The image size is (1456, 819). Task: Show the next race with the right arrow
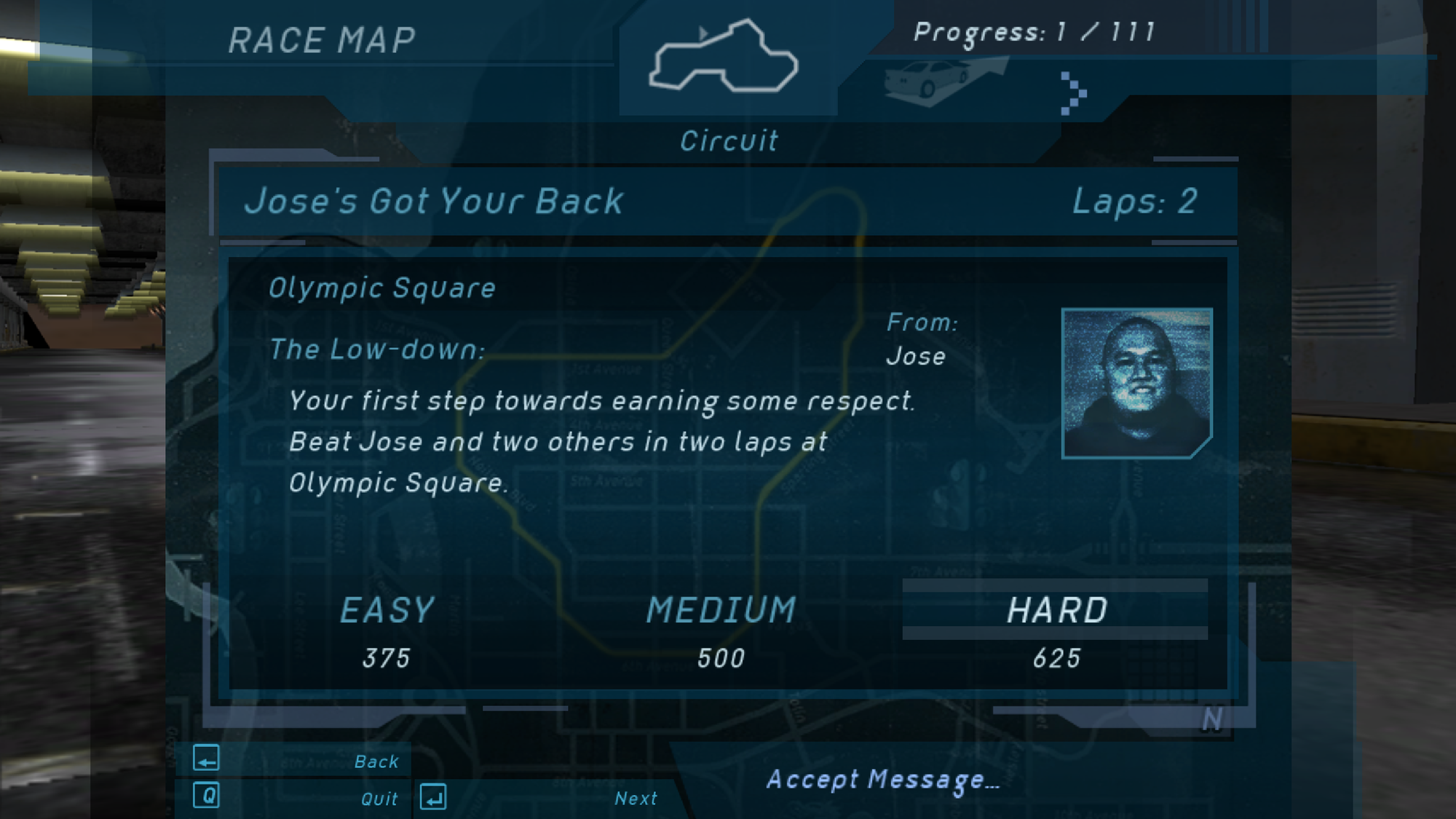[1073, 93]
